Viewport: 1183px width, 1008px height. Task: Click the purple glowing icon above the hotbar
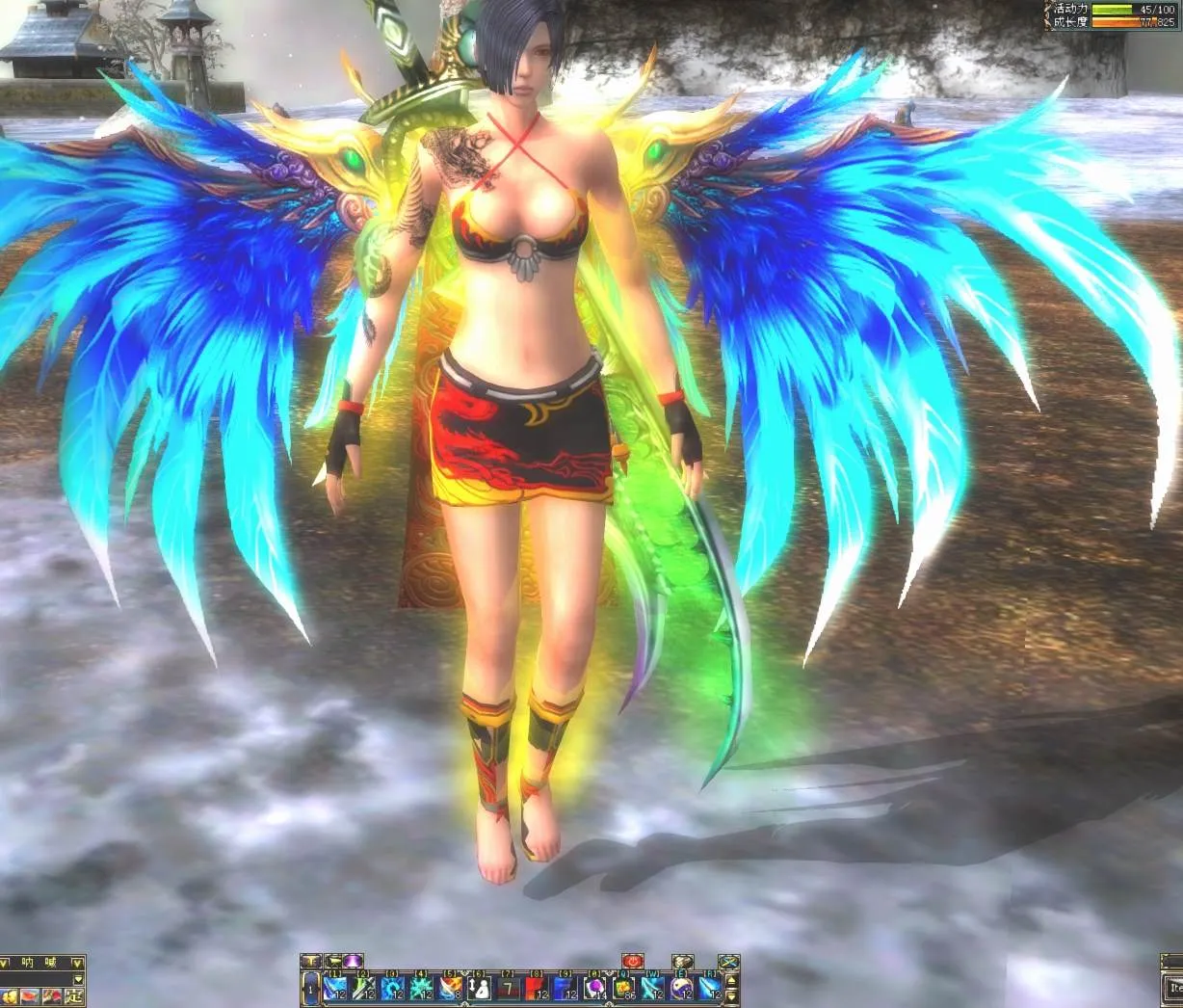[x=353, y=961]
